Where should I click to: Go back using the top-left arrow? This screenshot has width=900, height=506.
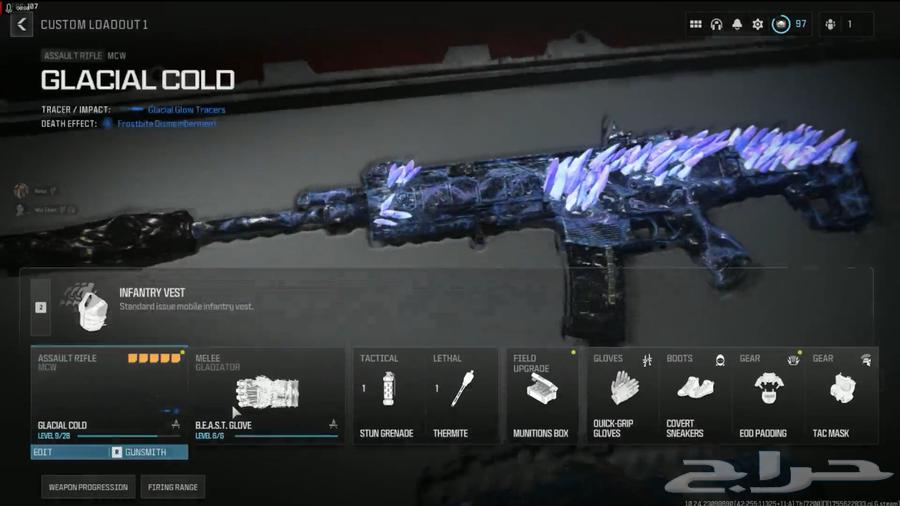click(x=21, y=24)
